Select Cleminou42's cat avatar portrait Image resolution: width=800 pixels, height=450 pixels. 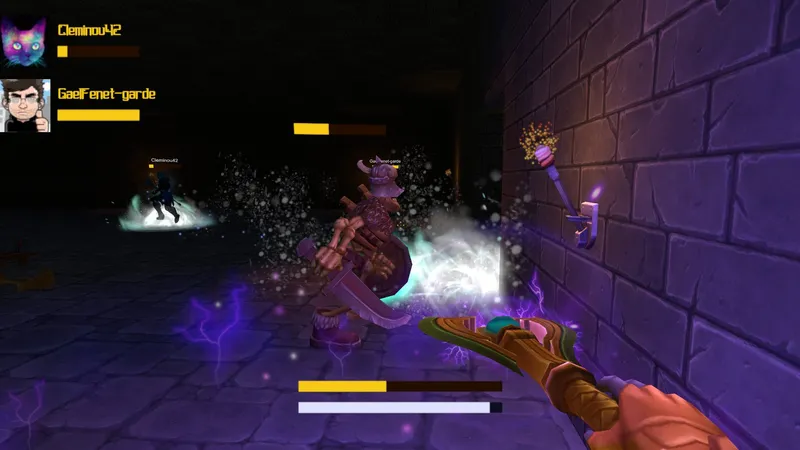click(24, 41)
